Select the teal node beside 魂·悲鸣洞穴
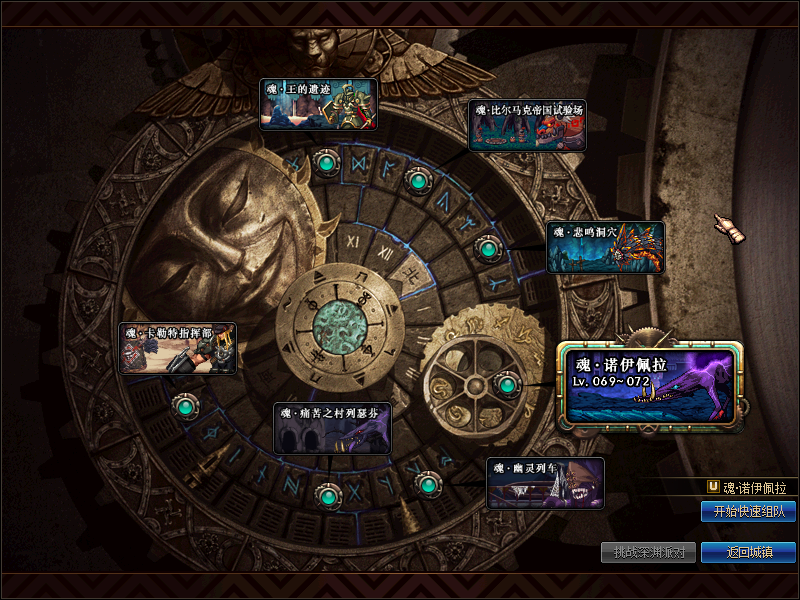Viewport: 800px width, 600px height. coord(487,248)
